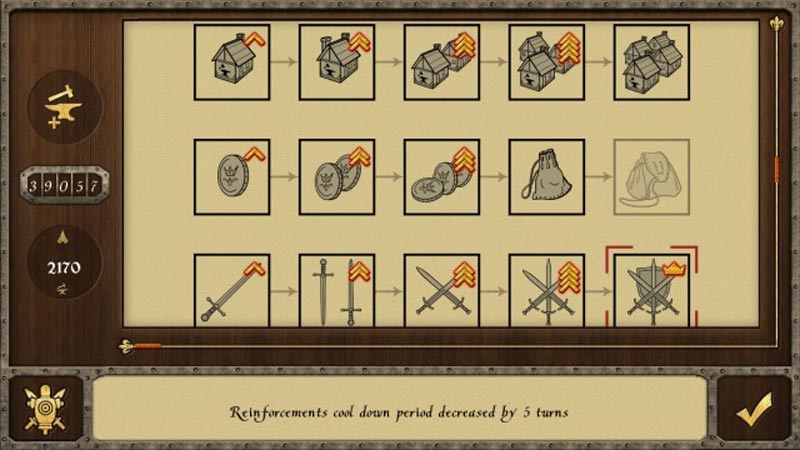Select the crowned shield and swords upgrade
The image size is (800, 450).
pos(652,291)
